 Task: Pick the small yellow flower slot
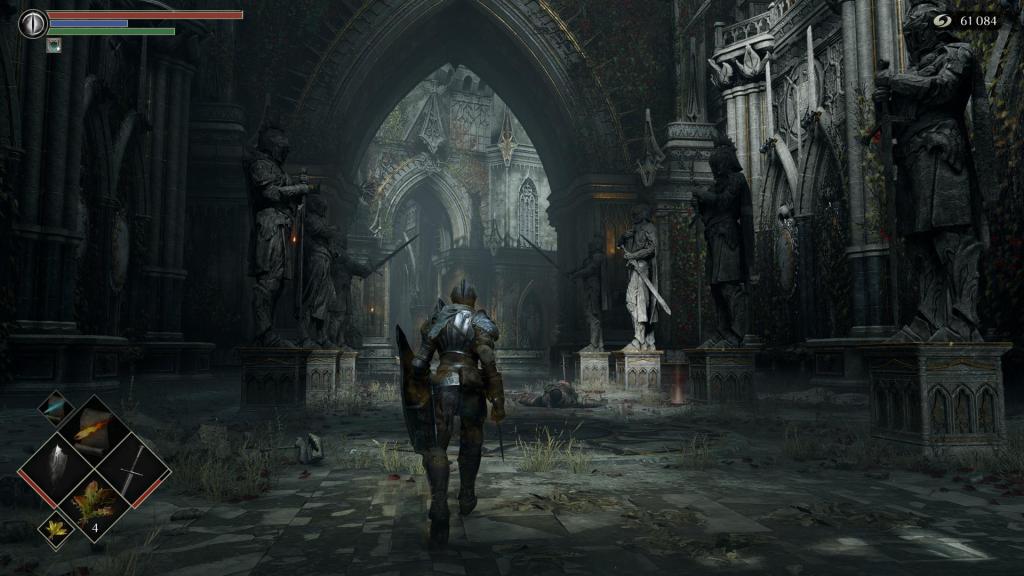(56, 530)
